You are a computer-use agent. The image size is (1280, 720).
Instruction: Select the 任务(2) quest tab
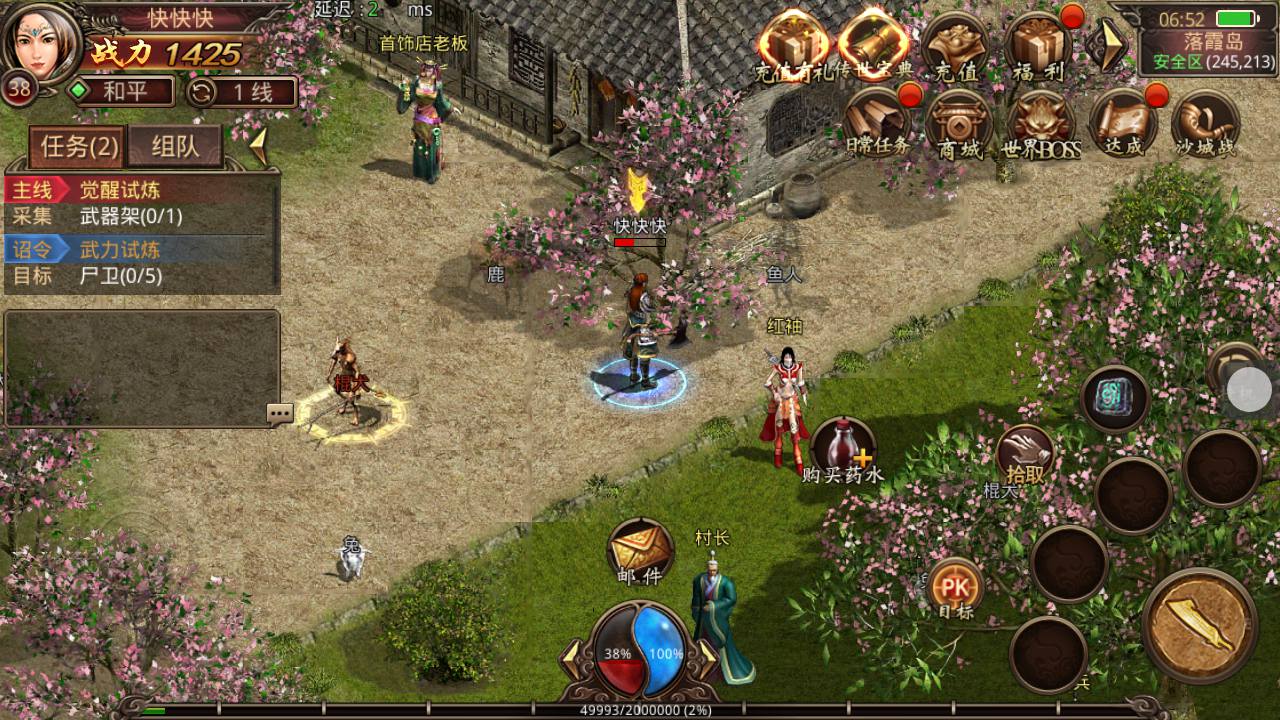click(x=79, y=147)
